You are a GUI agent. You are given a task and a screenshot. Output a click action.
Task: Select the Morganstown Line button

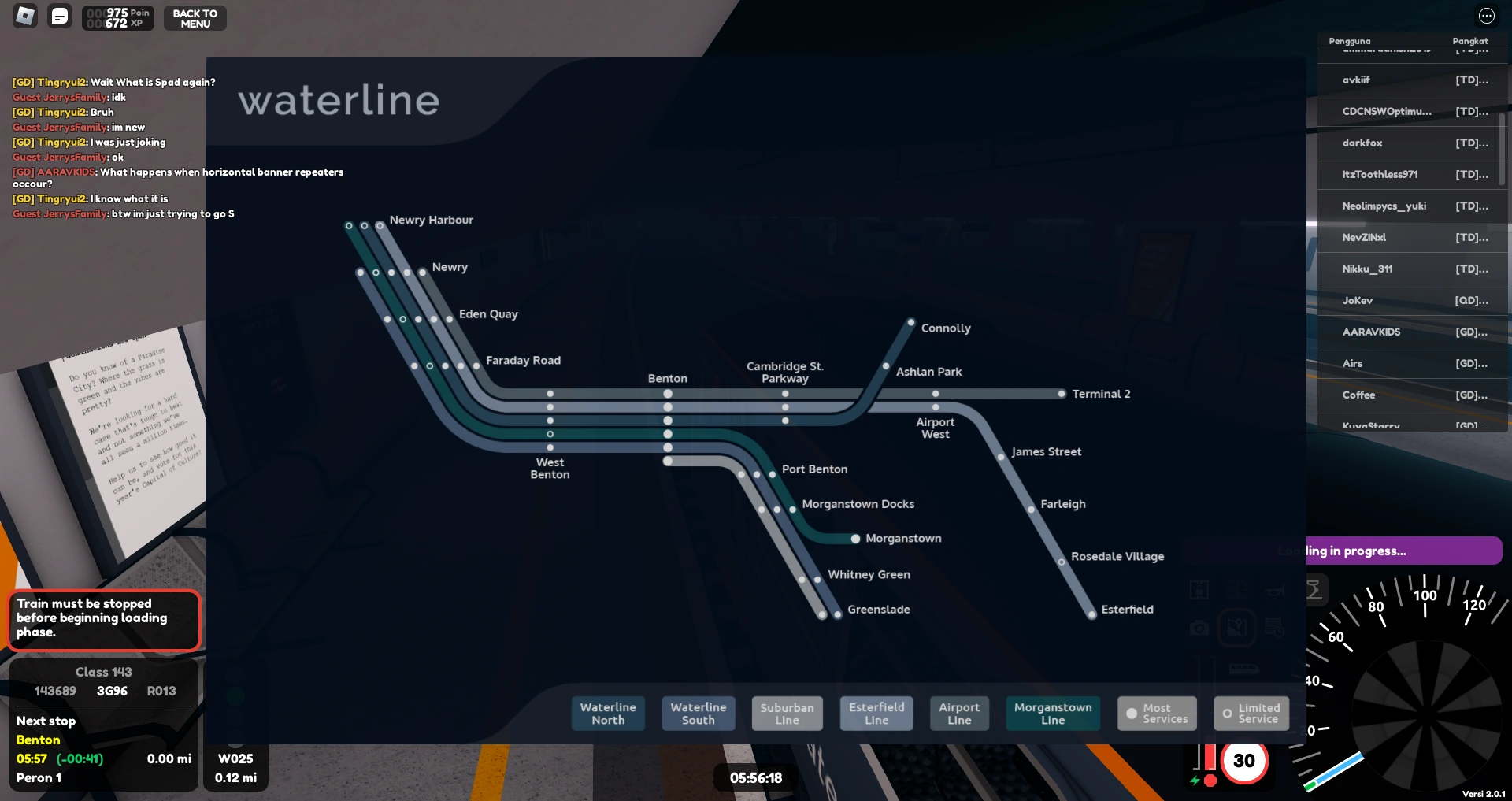coord(1052,713)
